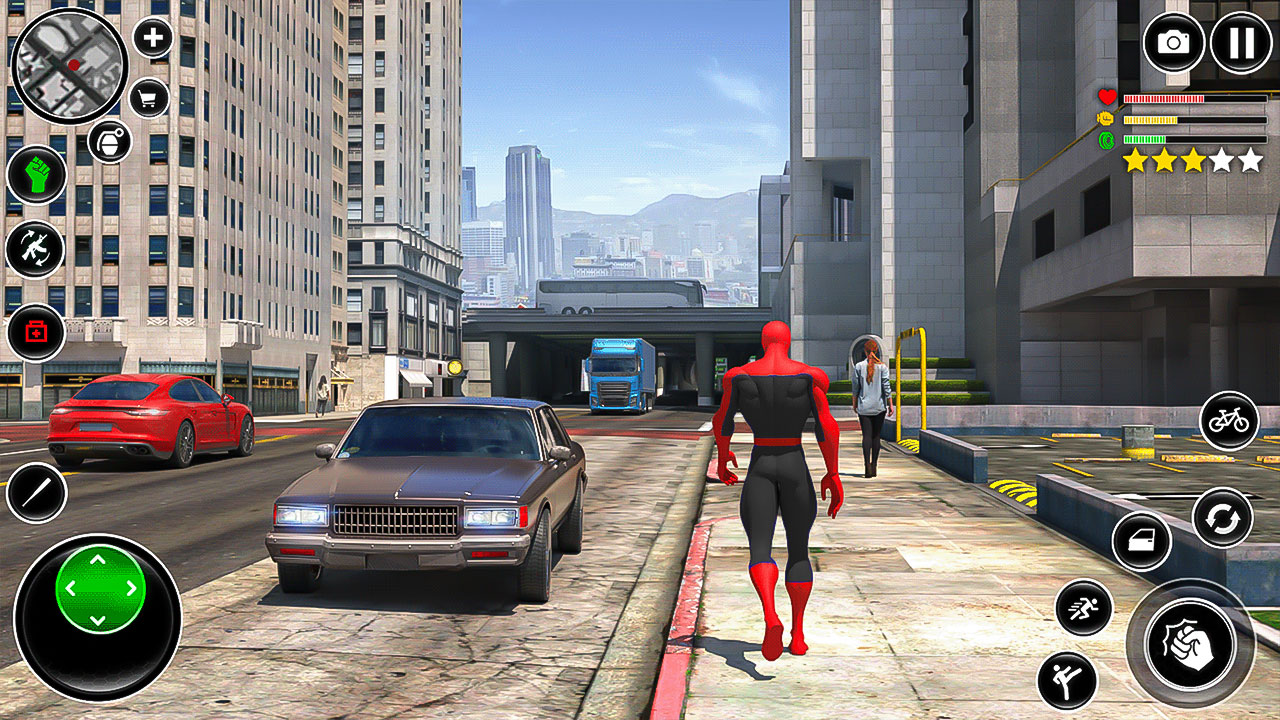Use the health med kit
Screen dimensions: 1280x720
point(33,330)
